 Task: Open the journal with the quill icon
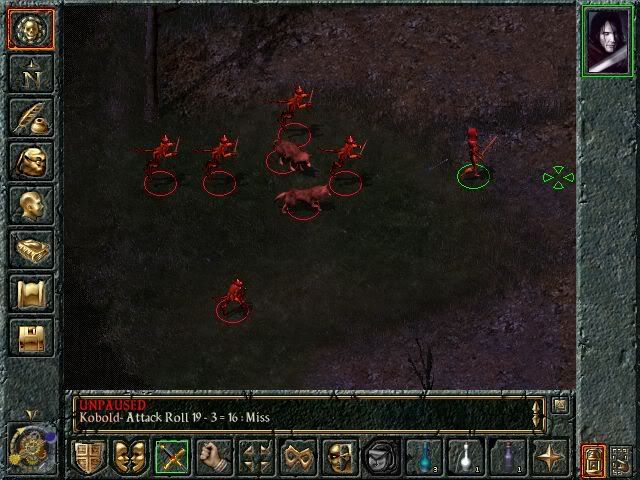29,117
